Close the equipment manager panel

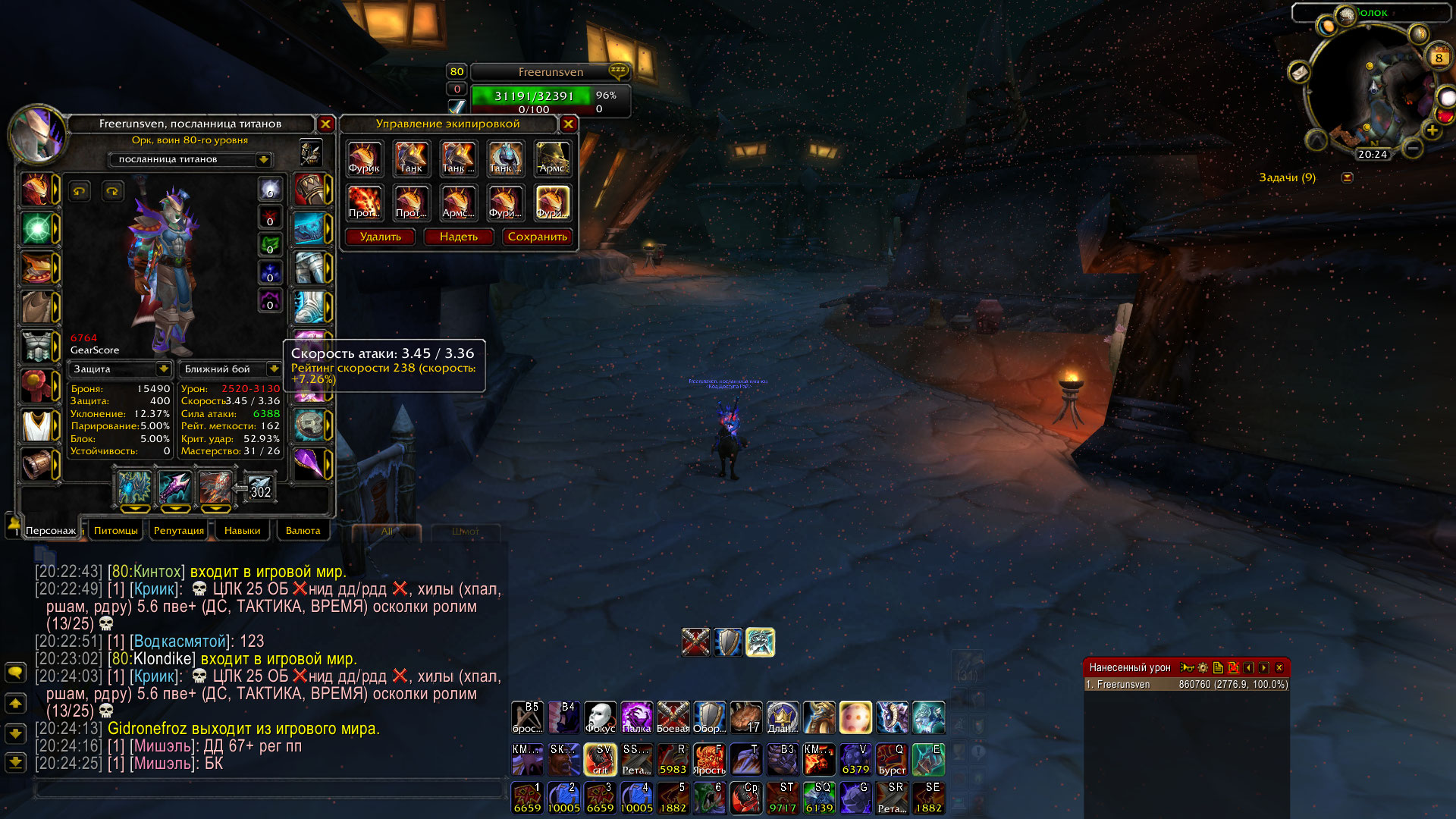coord(568,124)
